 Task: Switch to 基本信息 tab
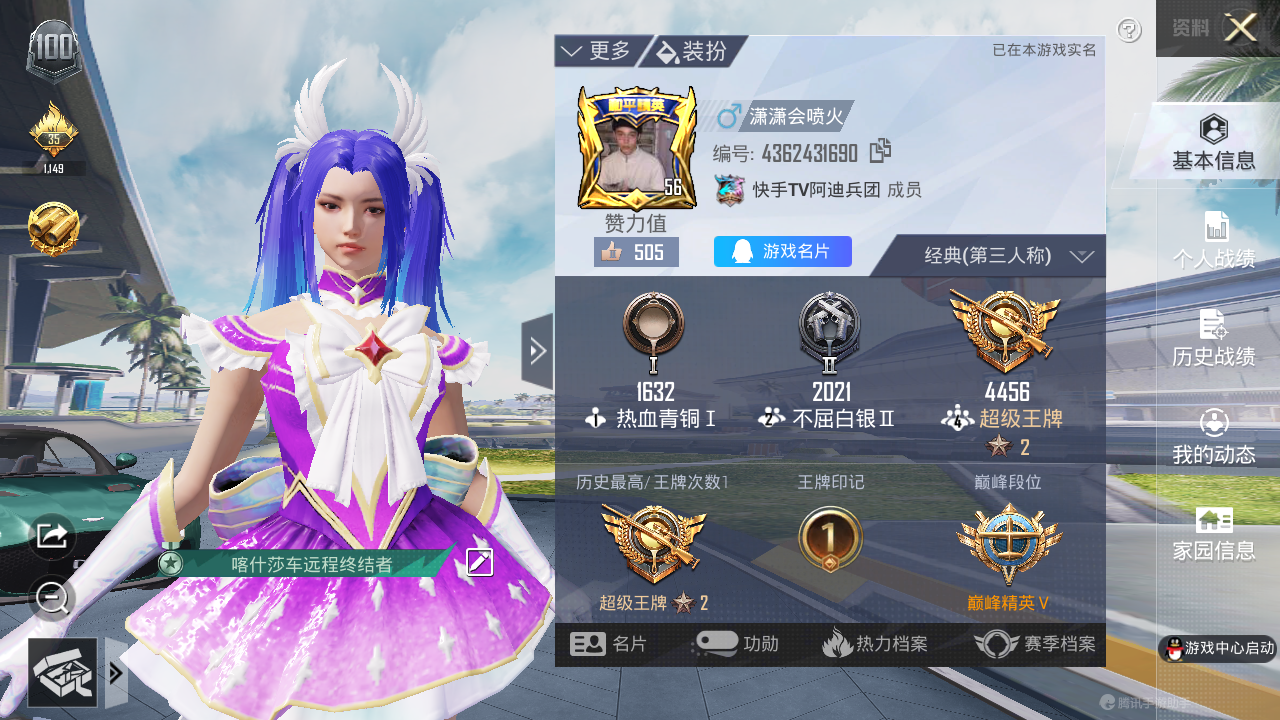(1213, 142)
